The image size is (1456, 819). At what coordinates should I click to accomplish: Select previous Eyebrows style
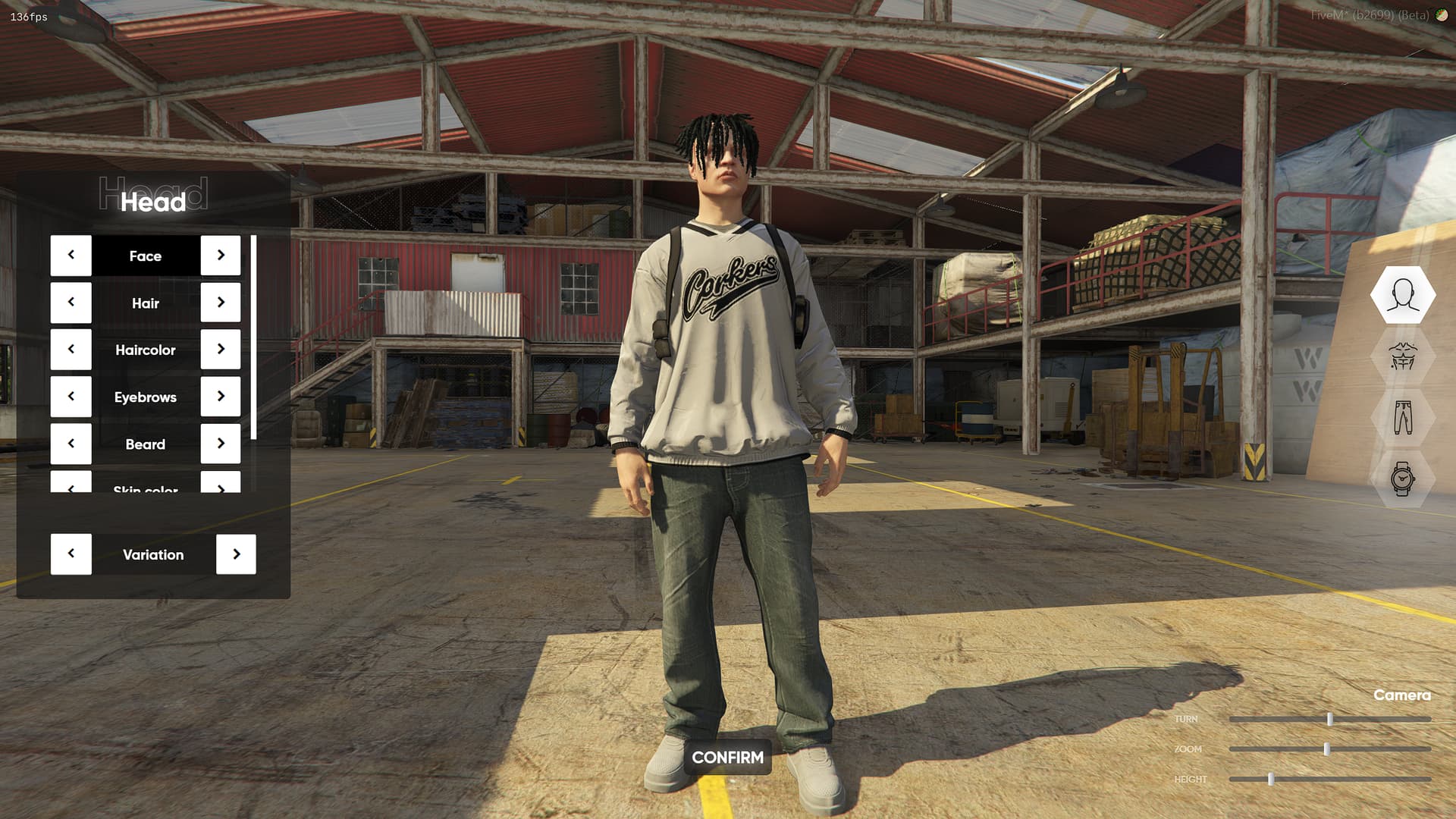[71, 397]
